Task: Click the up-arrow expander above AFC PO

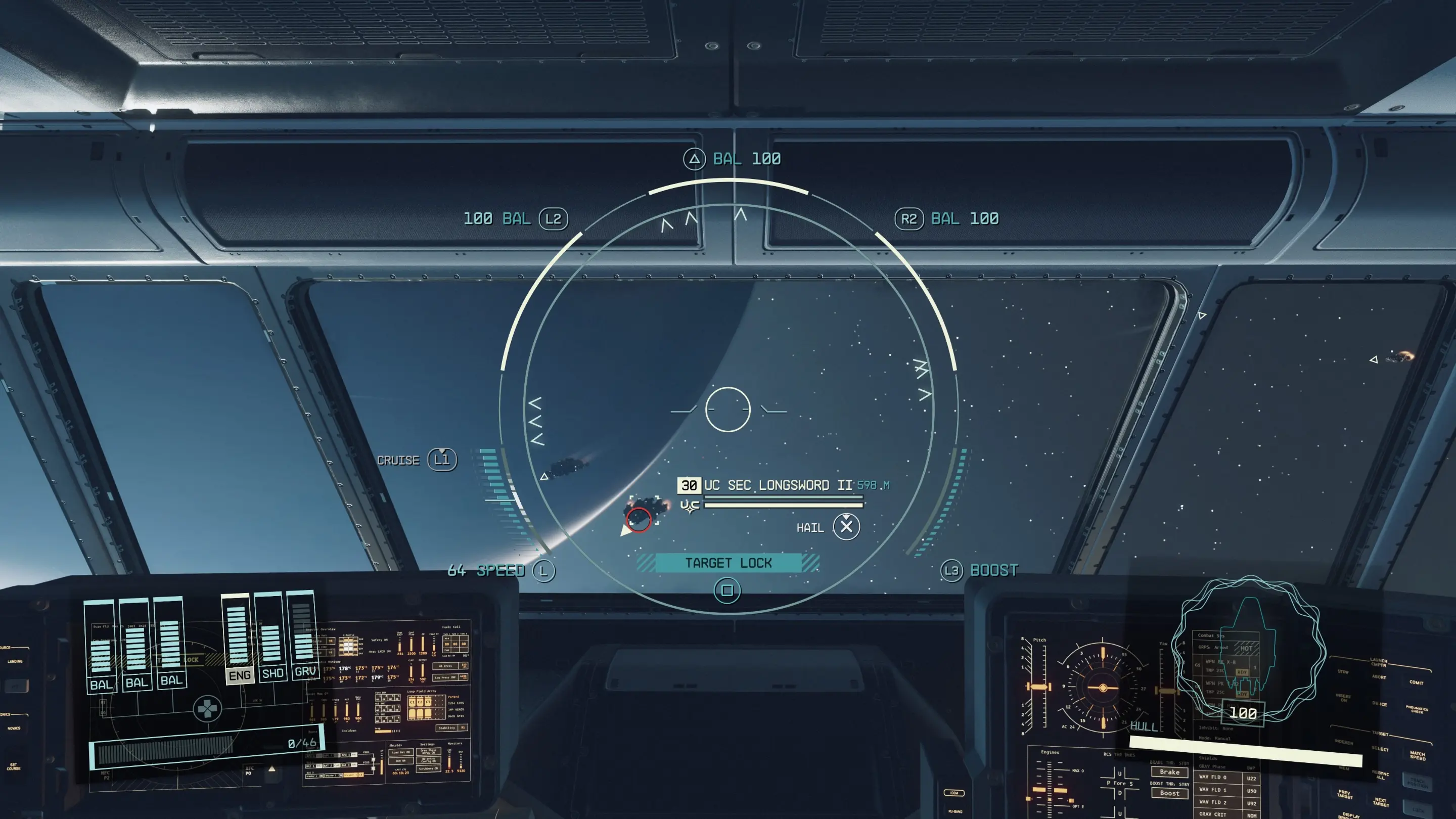Action: pyautogui.click(x=272, y=769)
